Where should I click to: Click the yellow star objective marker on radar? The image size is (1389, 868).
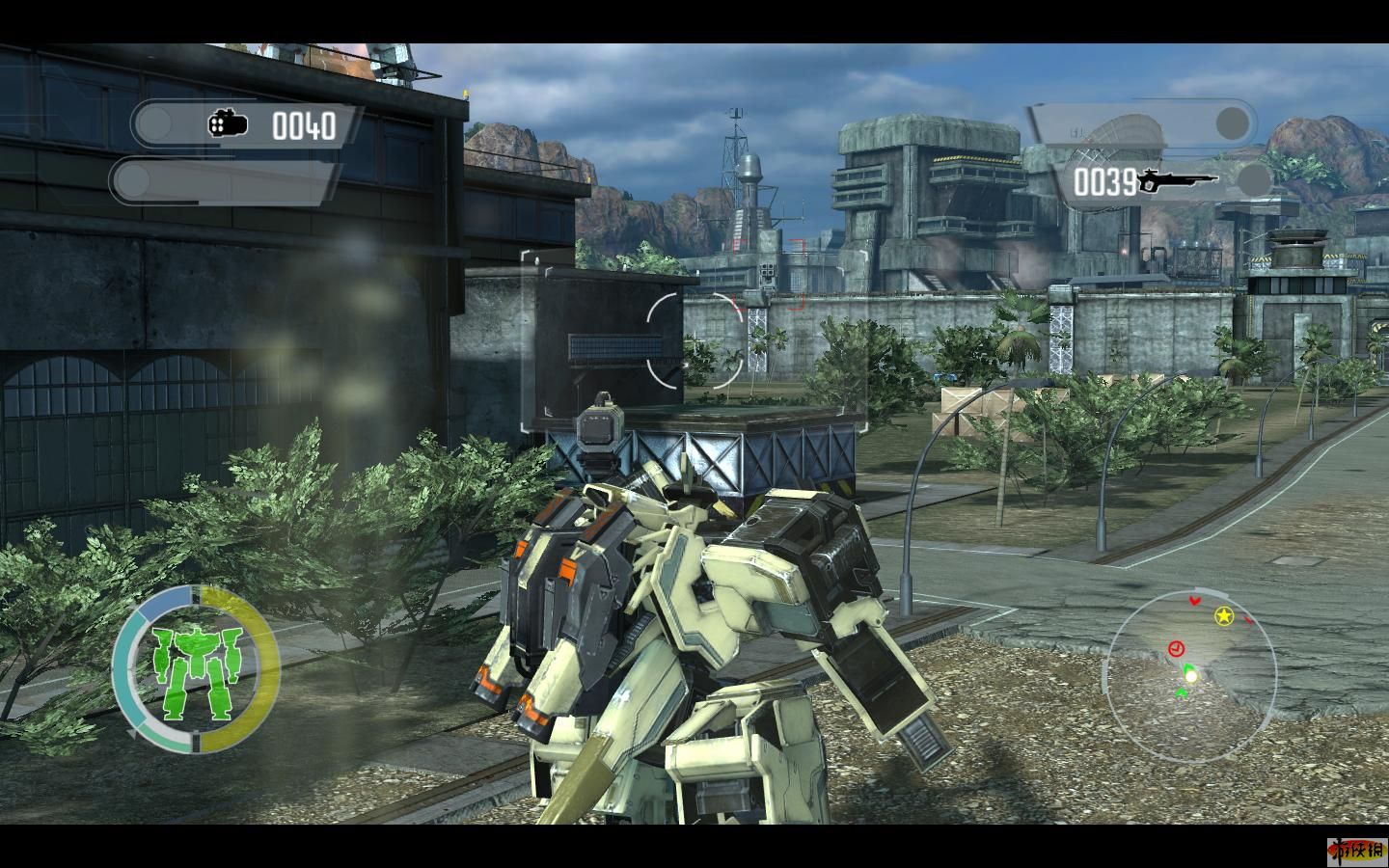(x=1223, y=615)
